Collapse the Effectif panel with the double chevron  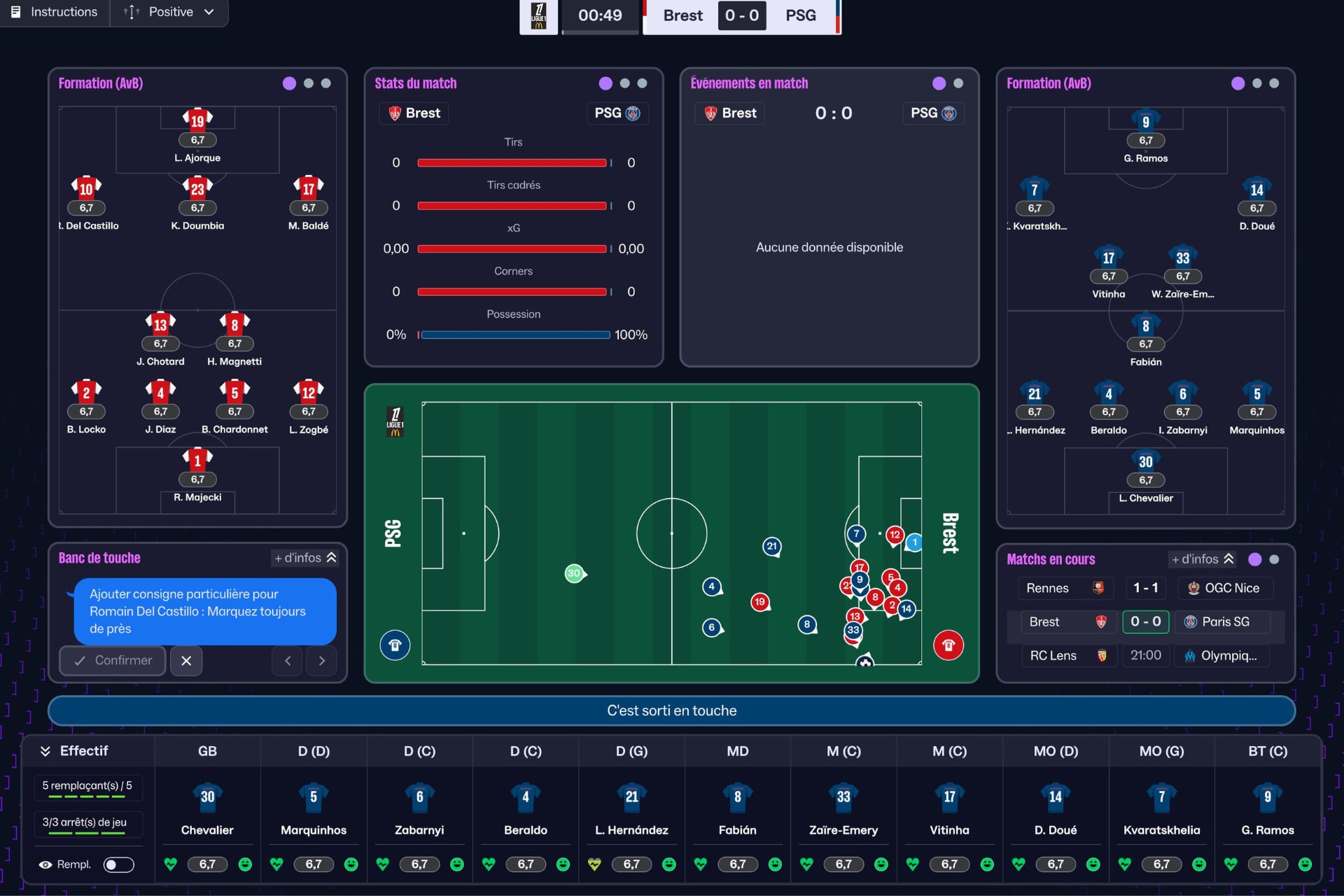click(x=46, y=750)
